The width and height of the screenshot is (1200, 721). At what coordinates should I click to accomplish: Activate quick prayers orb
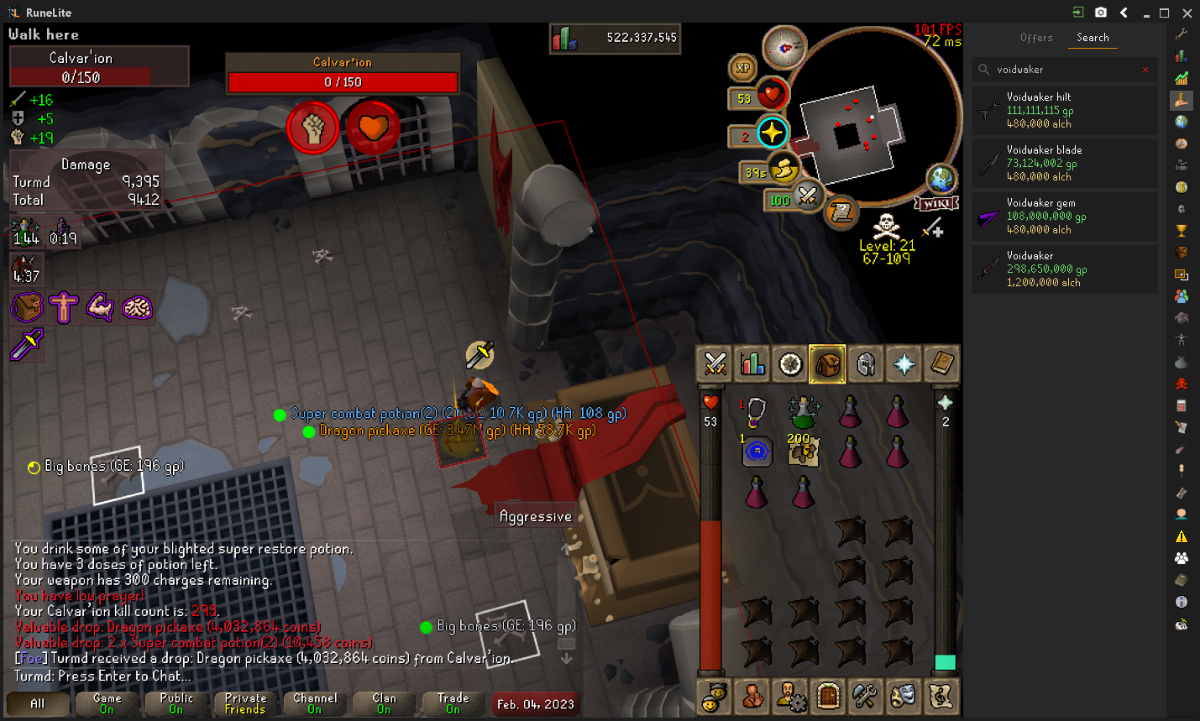click(x=771, y=133)
